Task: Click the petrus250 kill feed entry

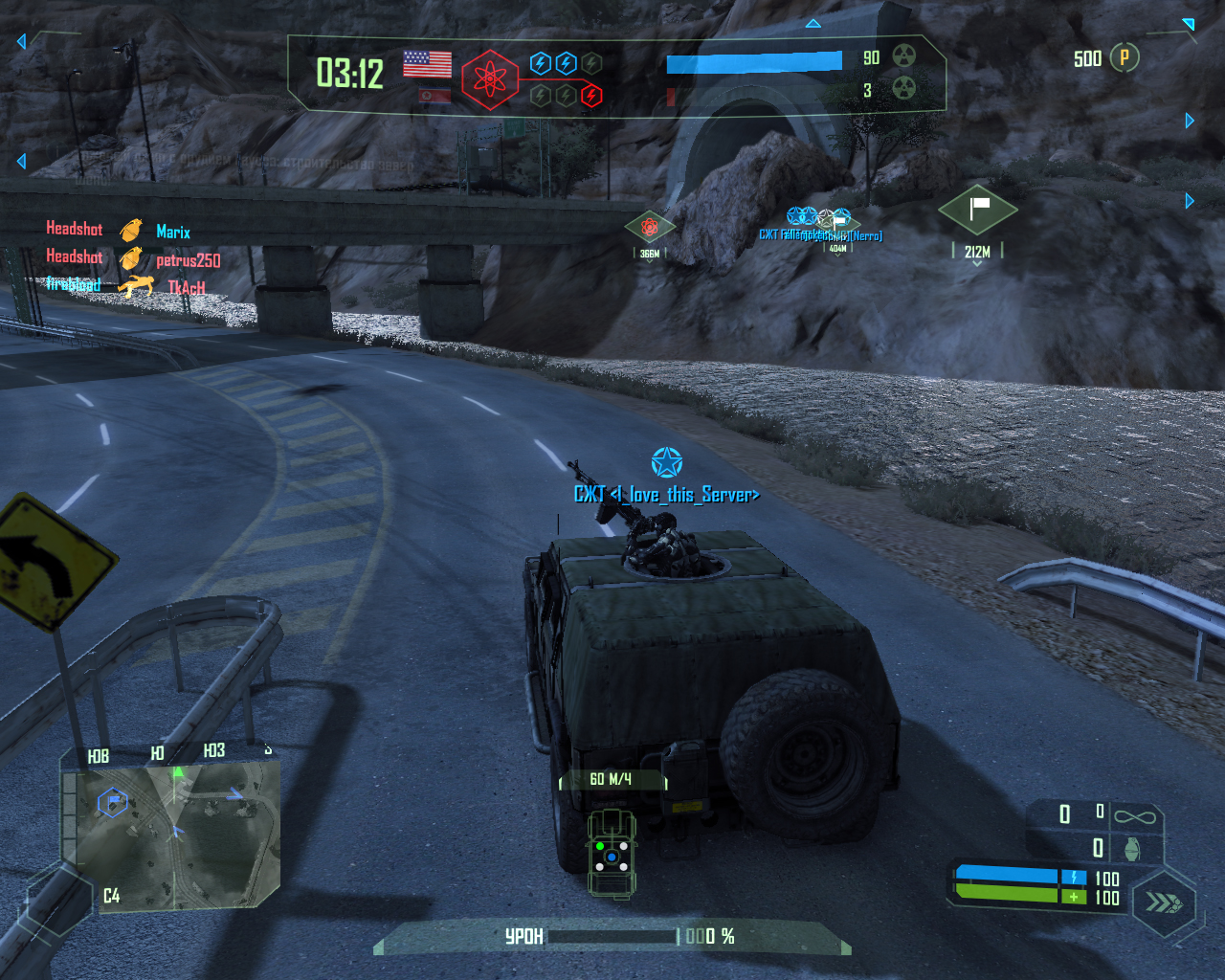Action: (188, 260)
